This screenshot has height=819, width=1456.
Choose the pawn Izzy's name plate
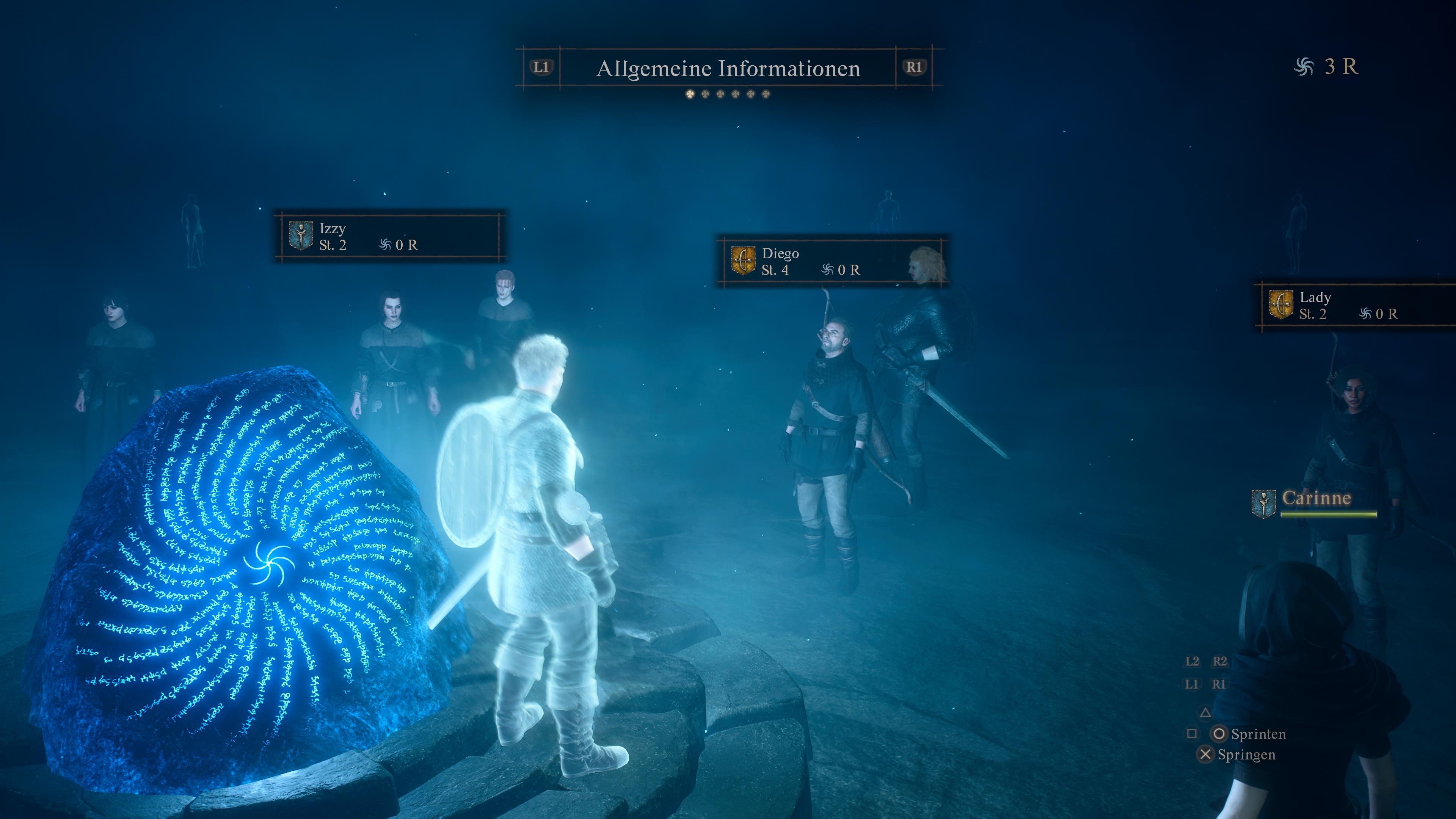[390, 236]
